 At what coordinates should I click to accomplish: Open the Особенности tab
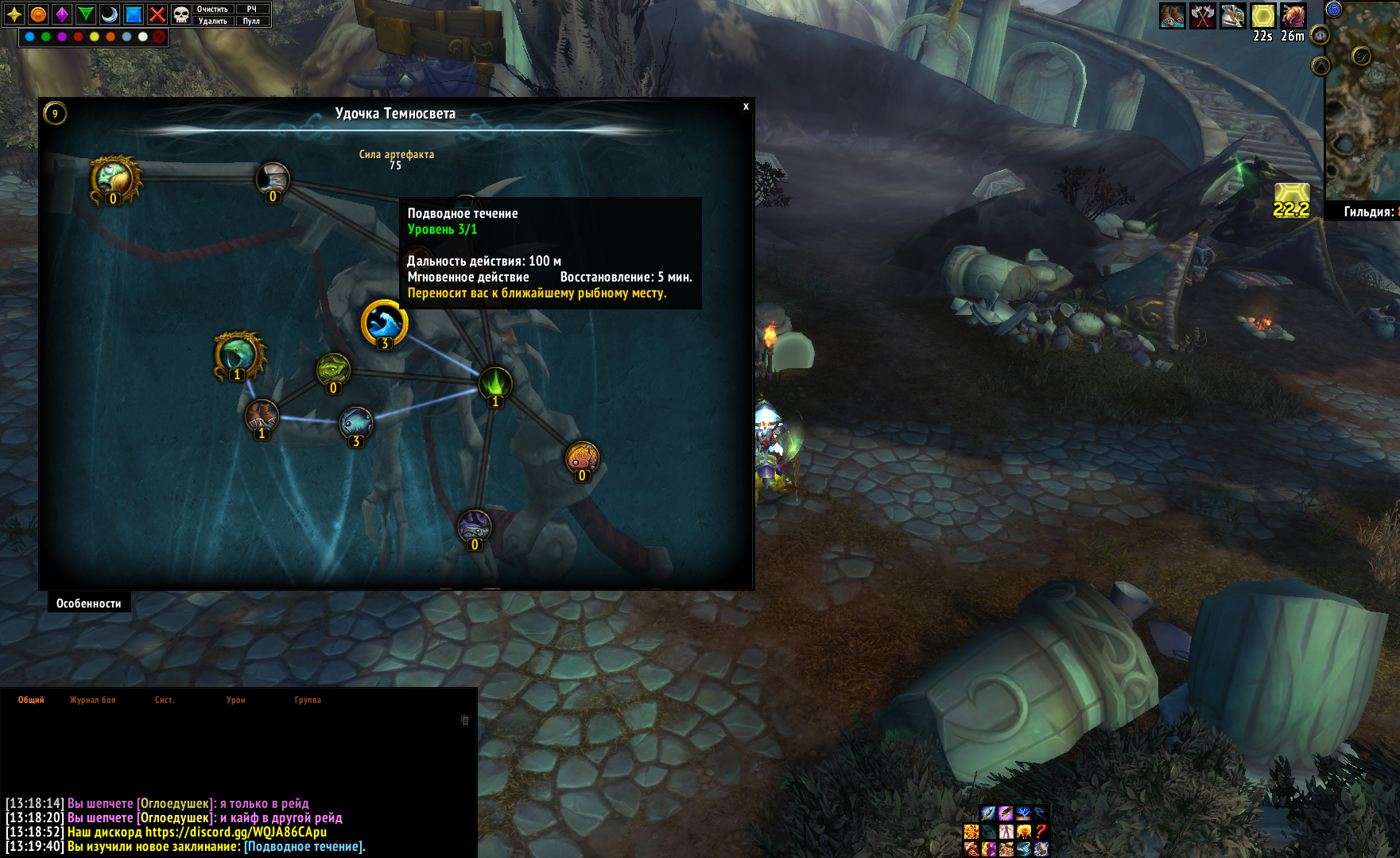[x=88, y=604]
